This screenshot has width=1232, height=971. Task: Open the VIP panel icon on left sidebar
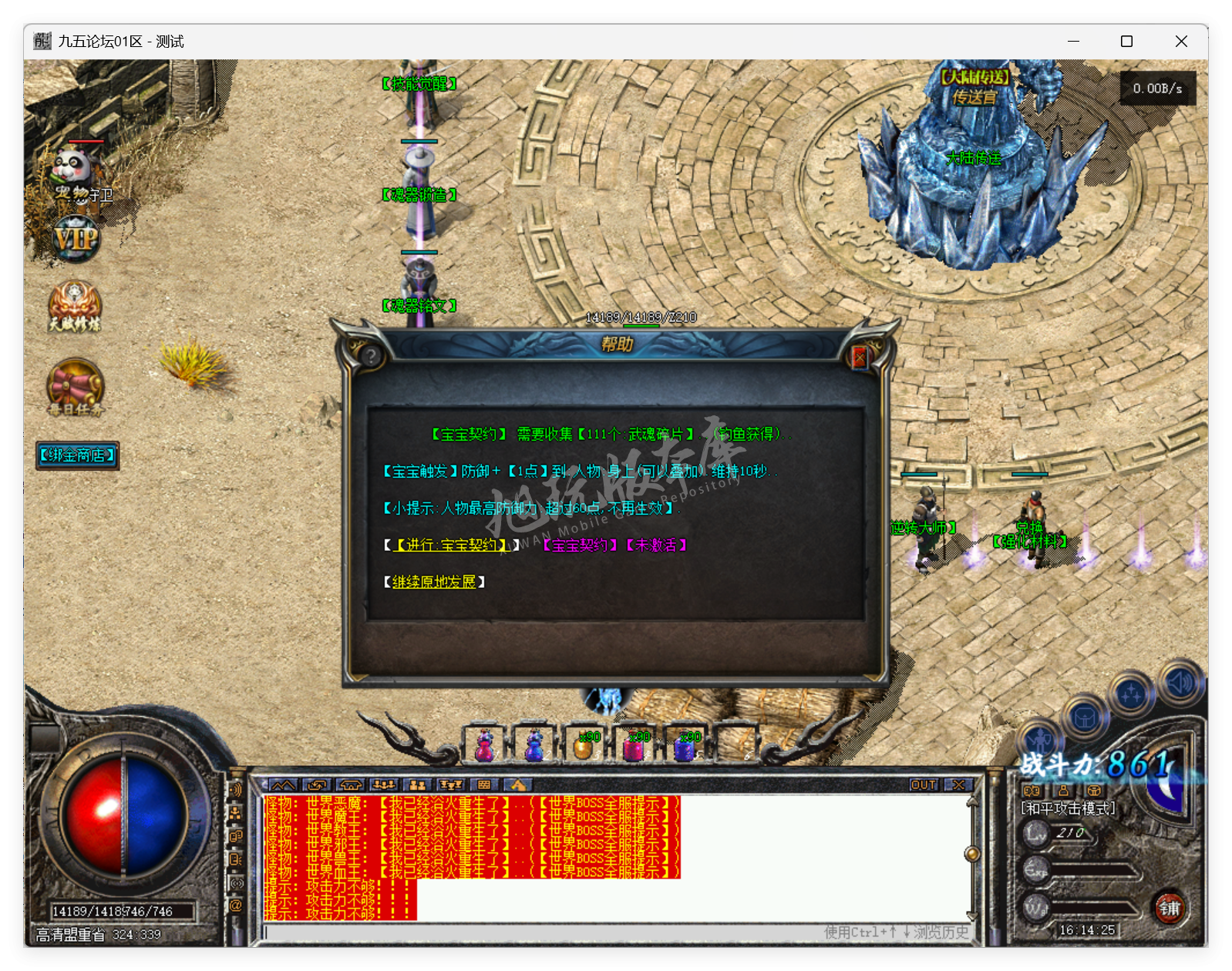tap(75, 239)
